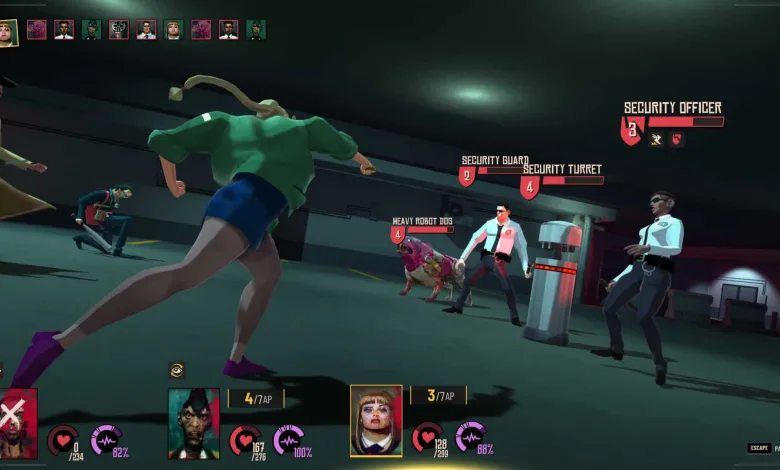The height and width of the screenshot is (470, 780).
Task: Click the gold-framed active turn portrait
Action: (8, 31)
